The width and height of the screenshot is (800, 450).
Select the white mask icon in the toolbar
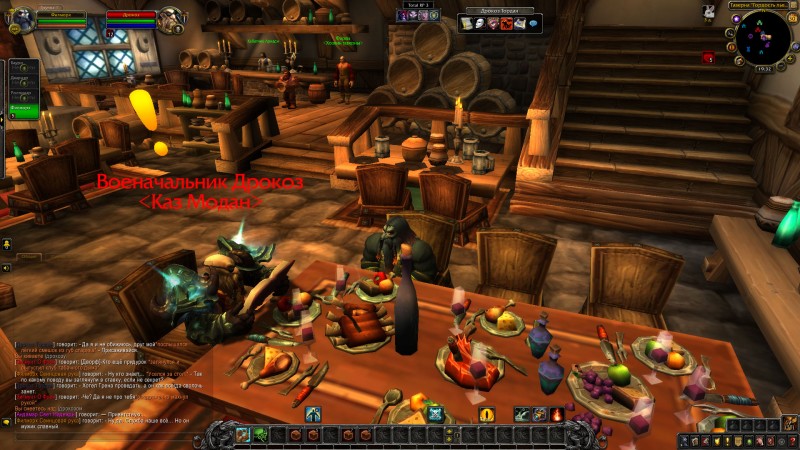479,23
